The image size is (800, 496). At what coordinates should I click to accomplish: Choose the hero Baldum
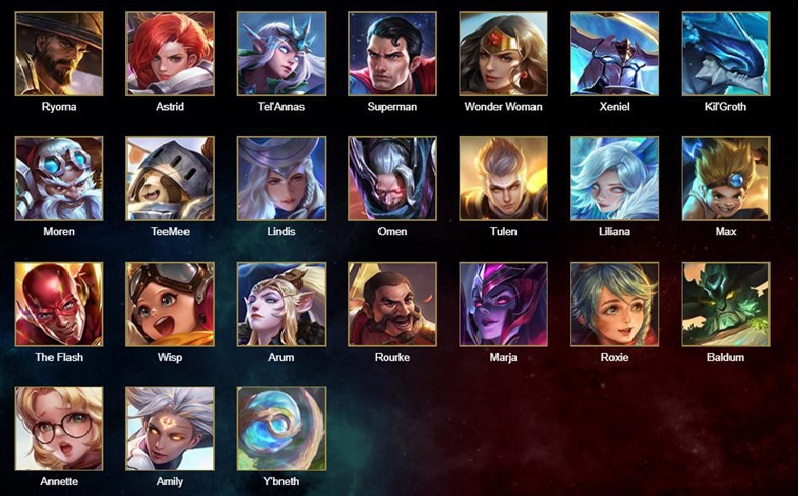pyautogui.click(x=725, y=305)
